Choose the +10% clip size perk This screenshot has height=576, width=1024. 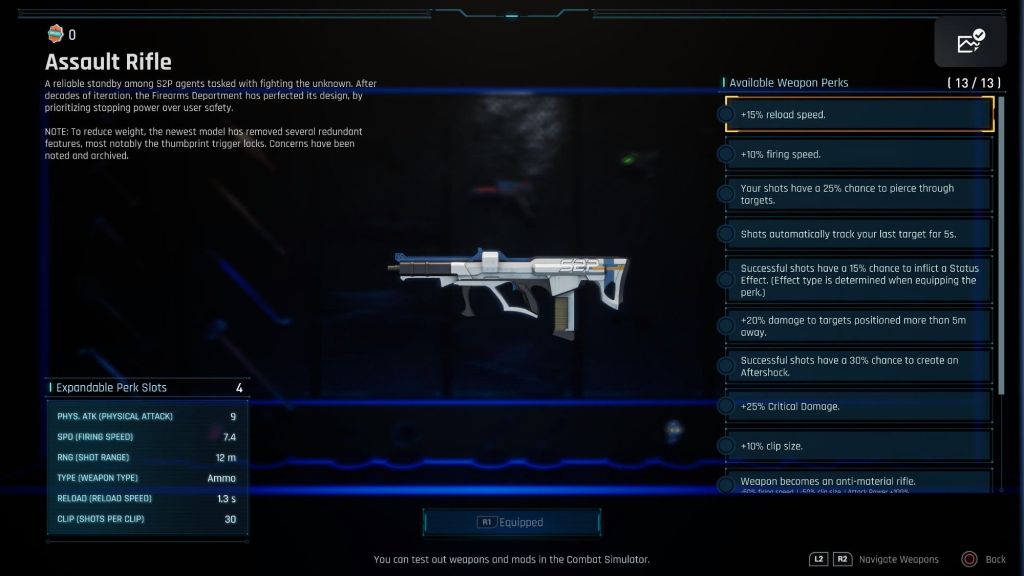[x=857, y=446]
